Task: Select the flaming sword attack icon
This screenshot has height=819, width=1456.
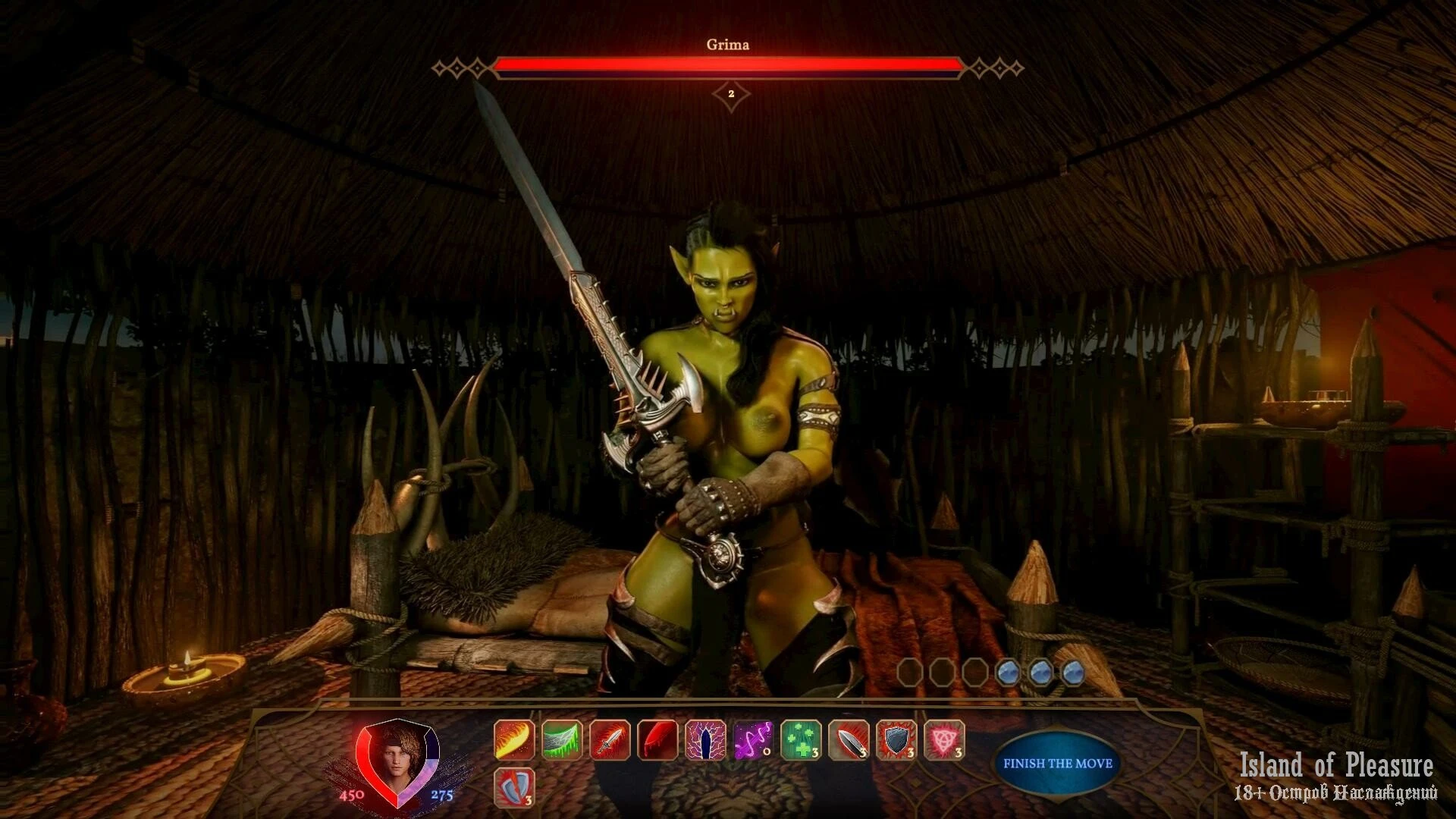Action: coord(610,740)
